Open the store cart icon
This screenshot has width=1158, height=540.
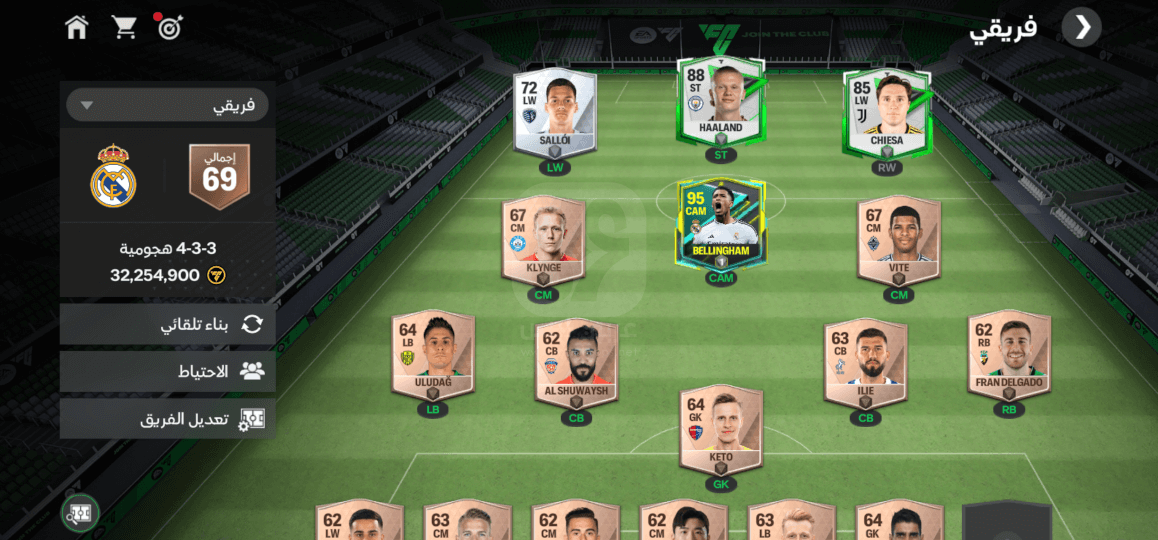tap(125, 27)
